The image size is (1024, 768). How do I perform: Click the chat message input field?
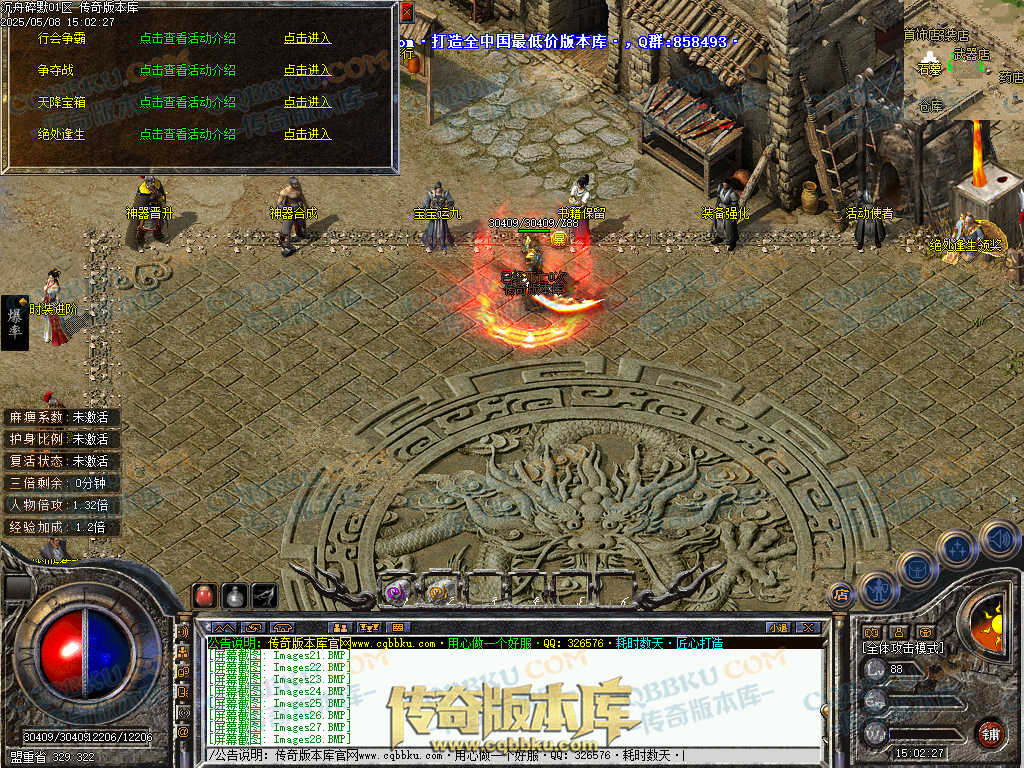click(500, 756)
